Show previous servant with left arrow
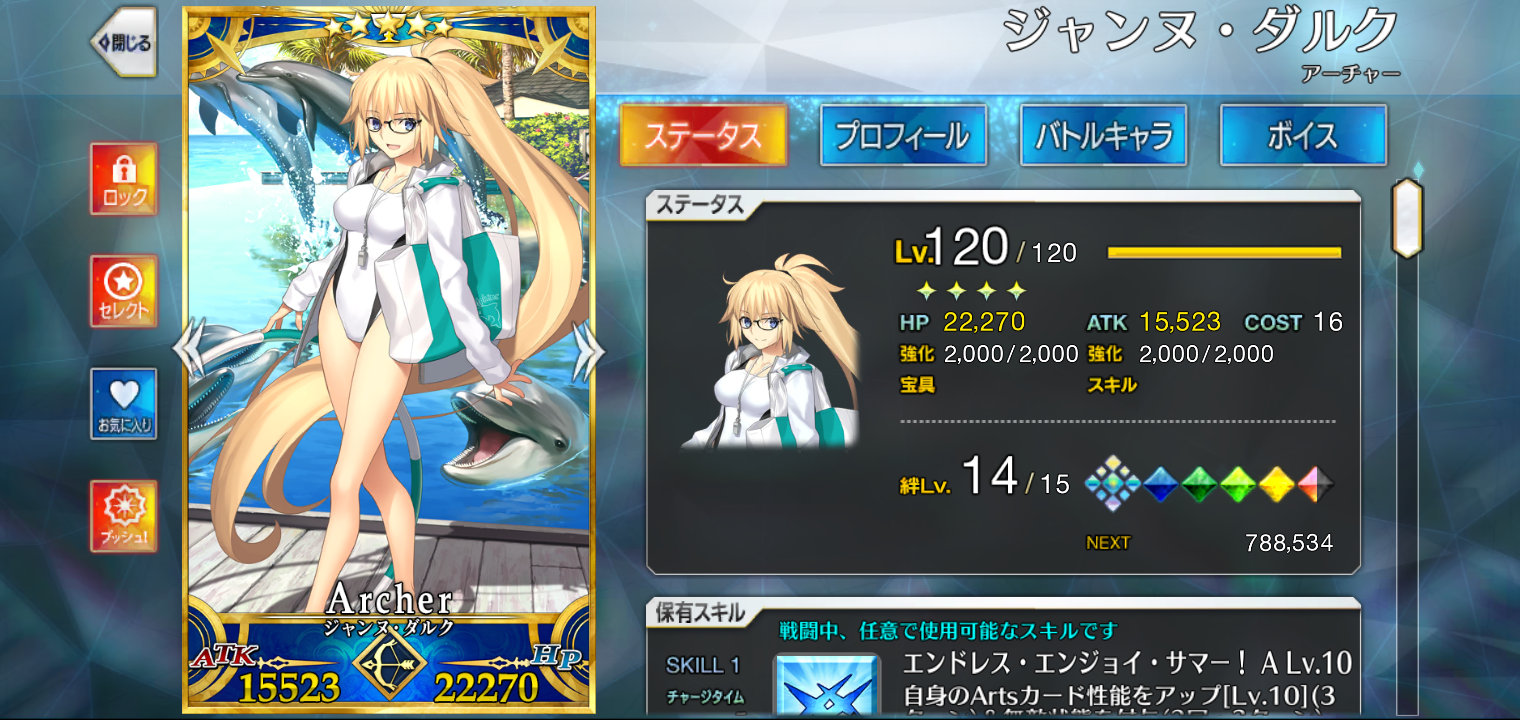 pyautogui.click(x=190, y=349)
